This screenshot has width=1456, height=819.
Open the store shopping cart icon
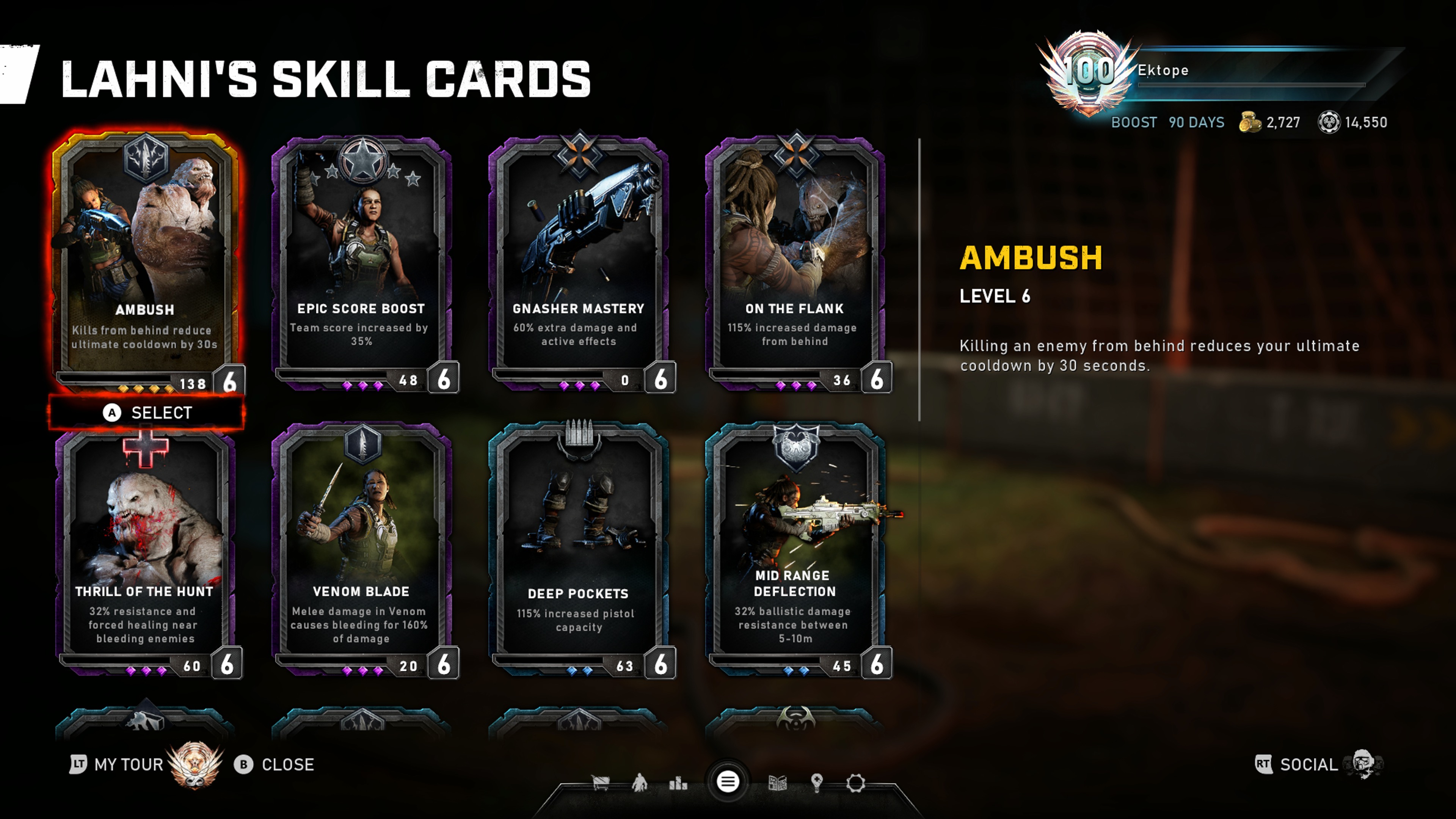(x=600, y=783)
